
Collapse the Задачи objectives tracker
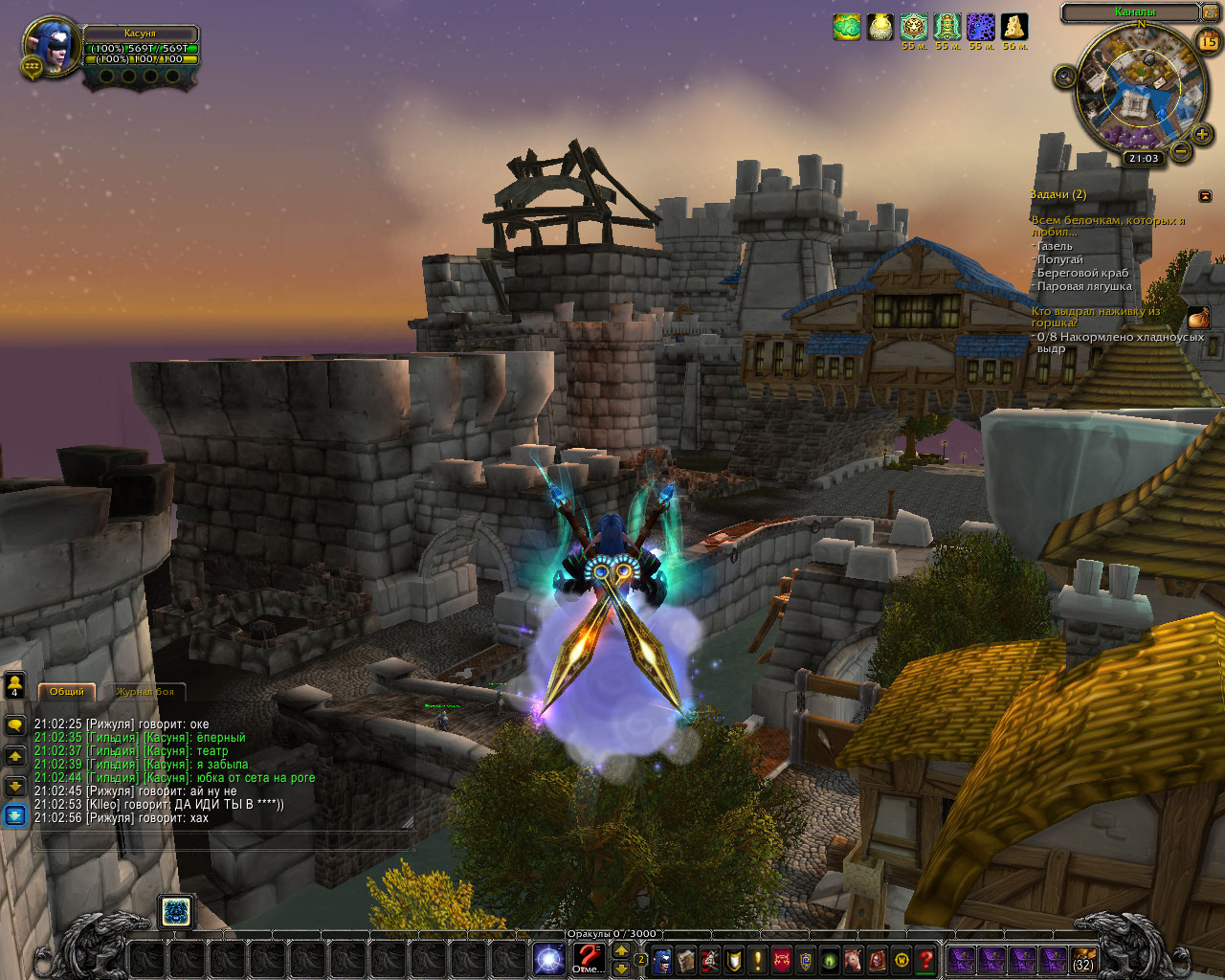tap(1205, 195)
